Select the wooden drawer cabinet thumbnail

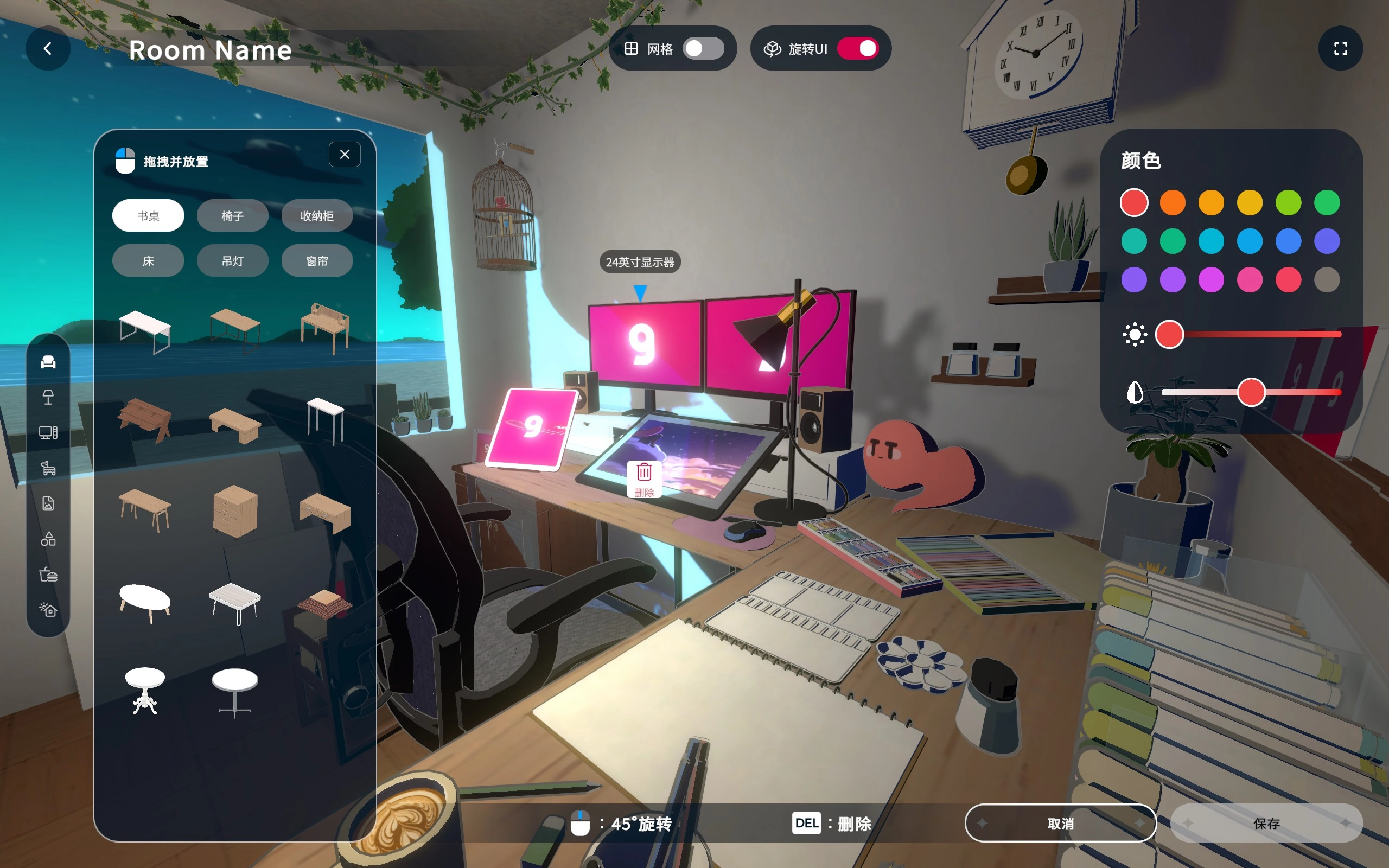point(235,510)
